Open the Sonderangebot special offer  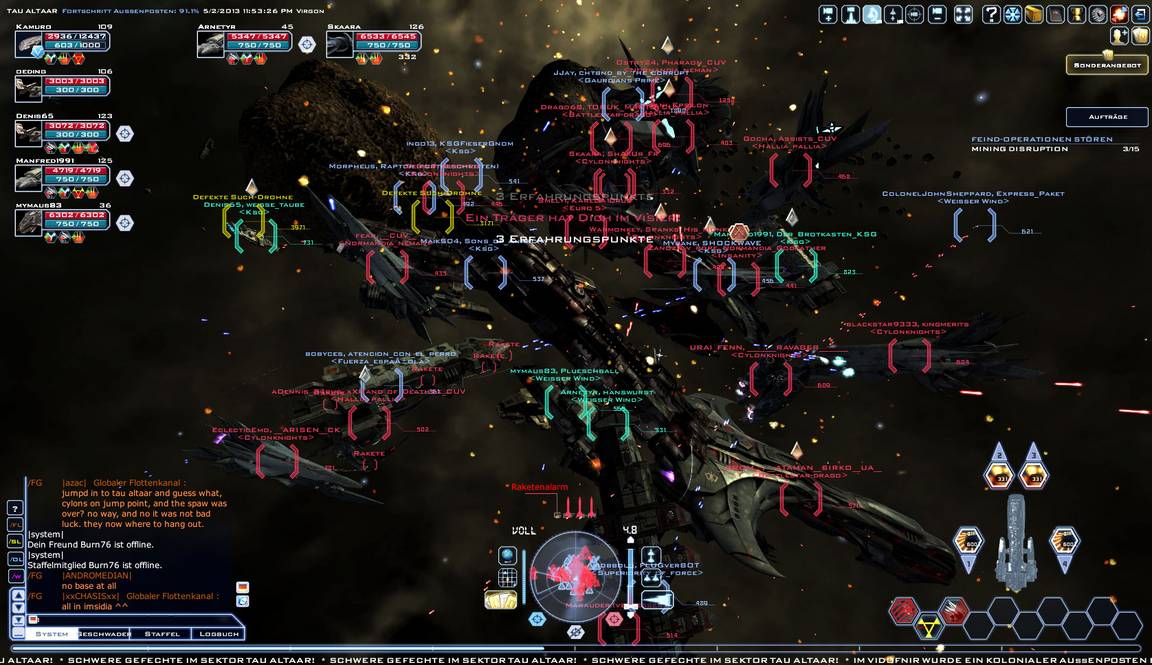click(x=1106, y=63)
